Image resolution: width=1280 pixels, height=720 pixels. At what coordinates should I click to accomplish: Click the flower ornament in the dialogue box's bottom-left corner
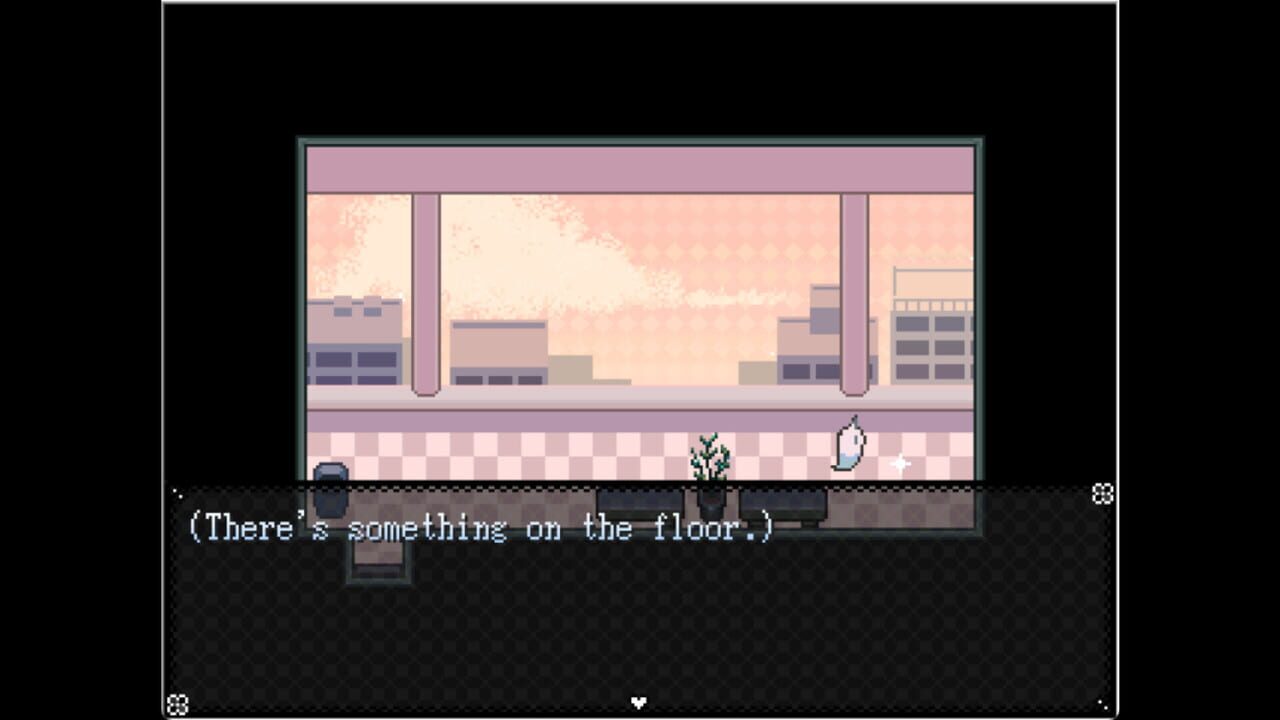pyautogui.click(x=177, y=703)
